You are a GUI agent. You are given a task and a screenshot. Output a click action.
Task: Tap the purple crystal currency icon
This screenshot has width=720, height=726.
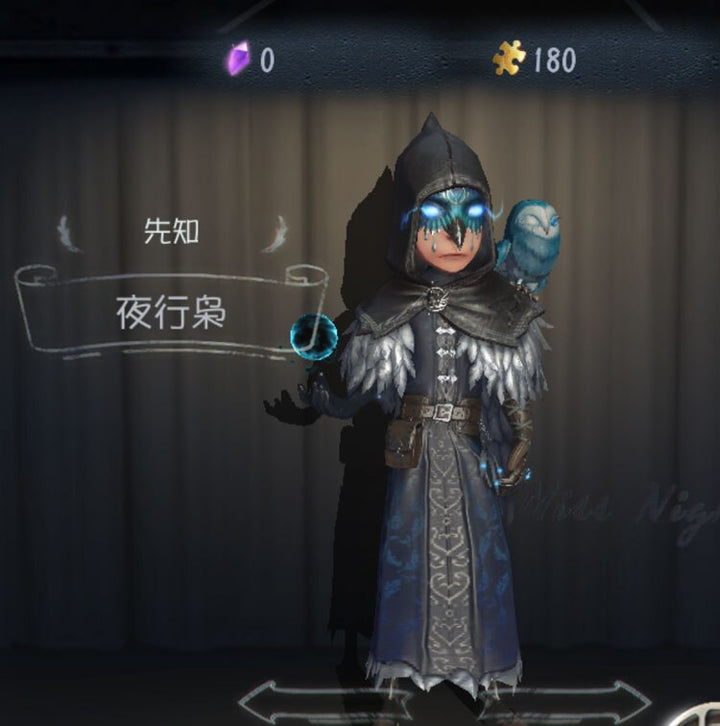click(237, 60)
